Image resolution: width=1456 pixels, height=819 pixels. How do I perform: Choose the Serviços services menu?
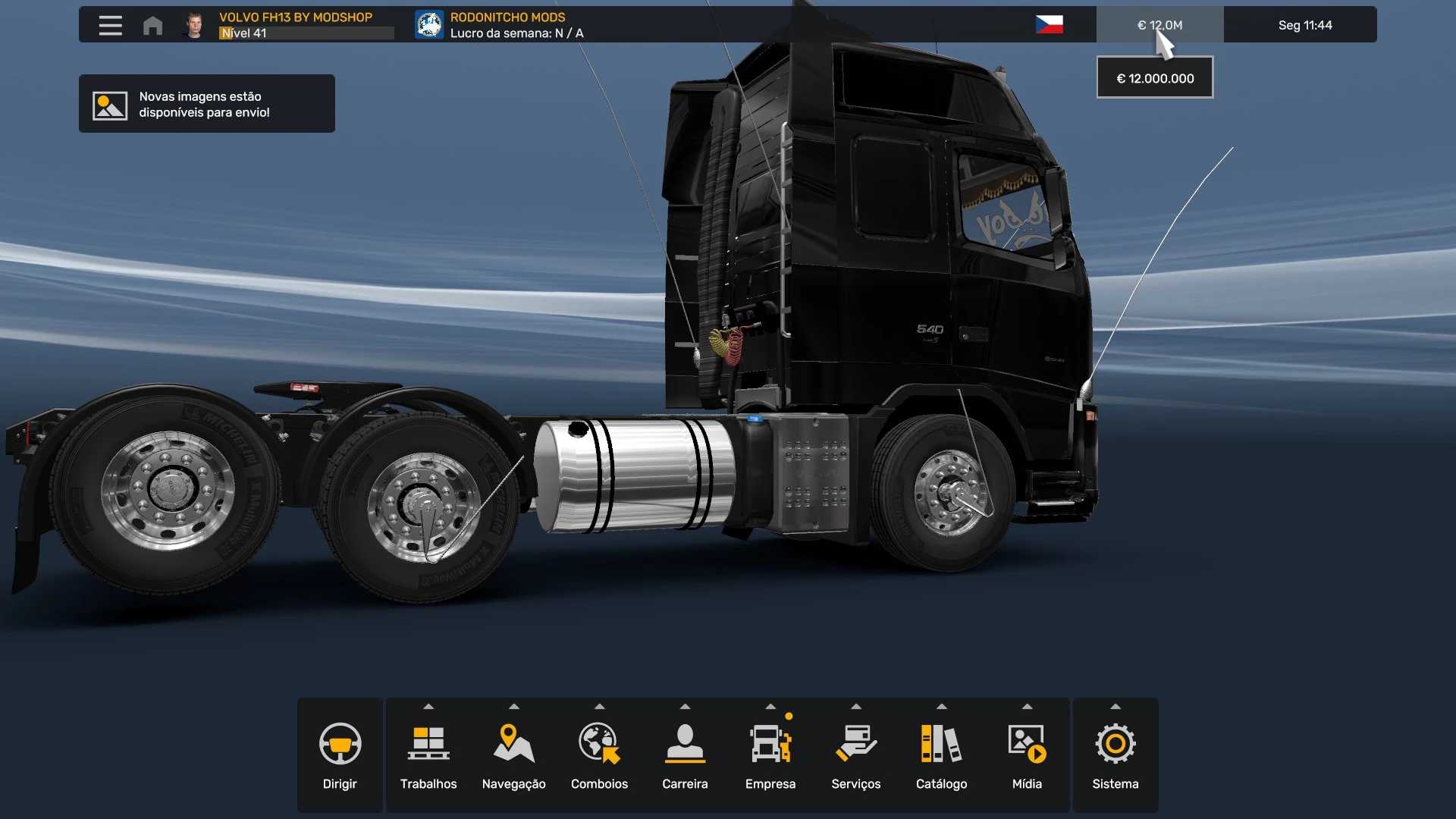[856, 755]
